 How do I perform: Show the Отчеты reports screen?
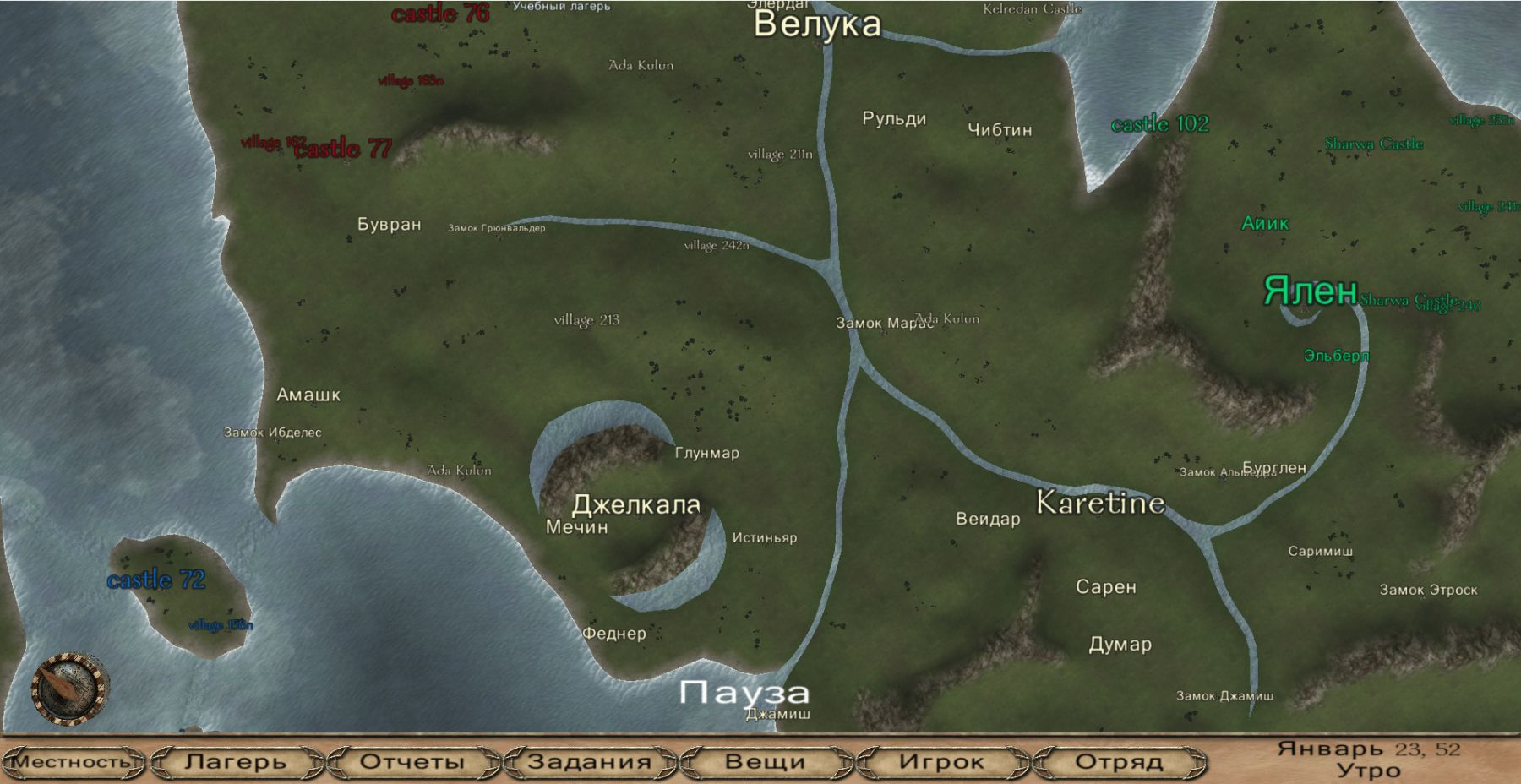pos(412,761)
